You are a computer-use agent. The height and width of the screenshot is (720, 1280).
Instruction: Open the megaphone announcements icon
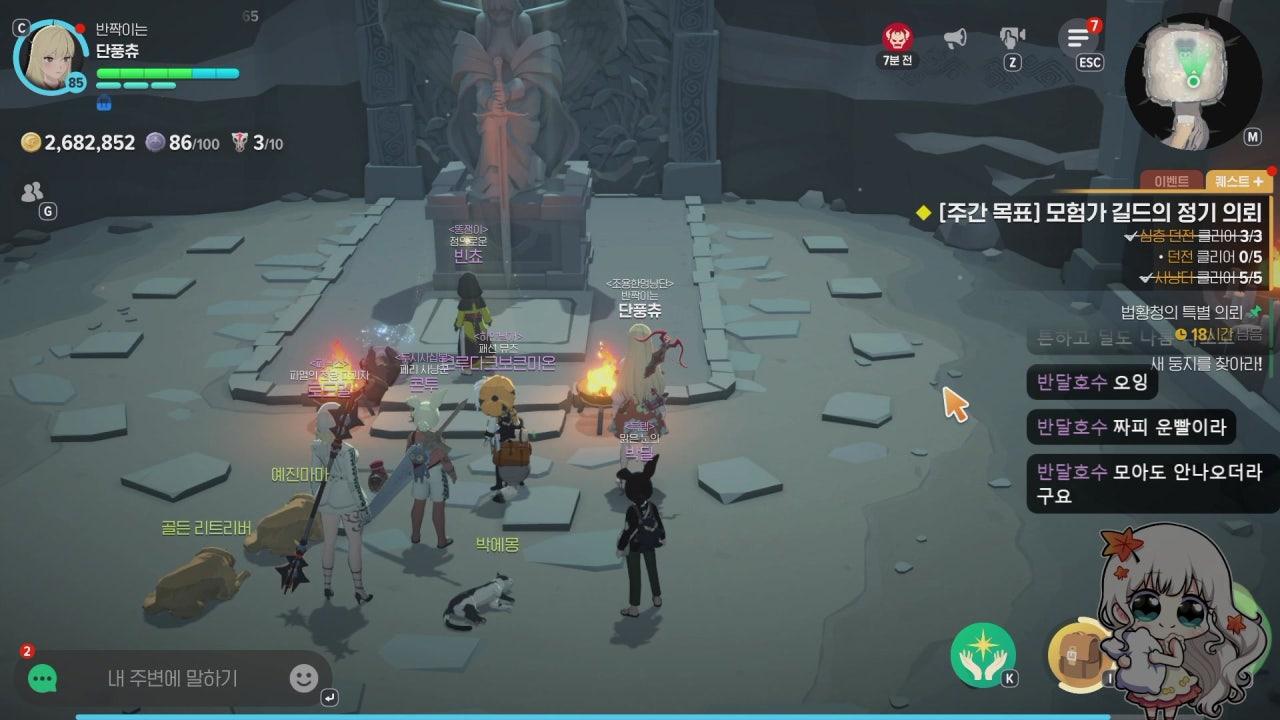click(955, 38)
